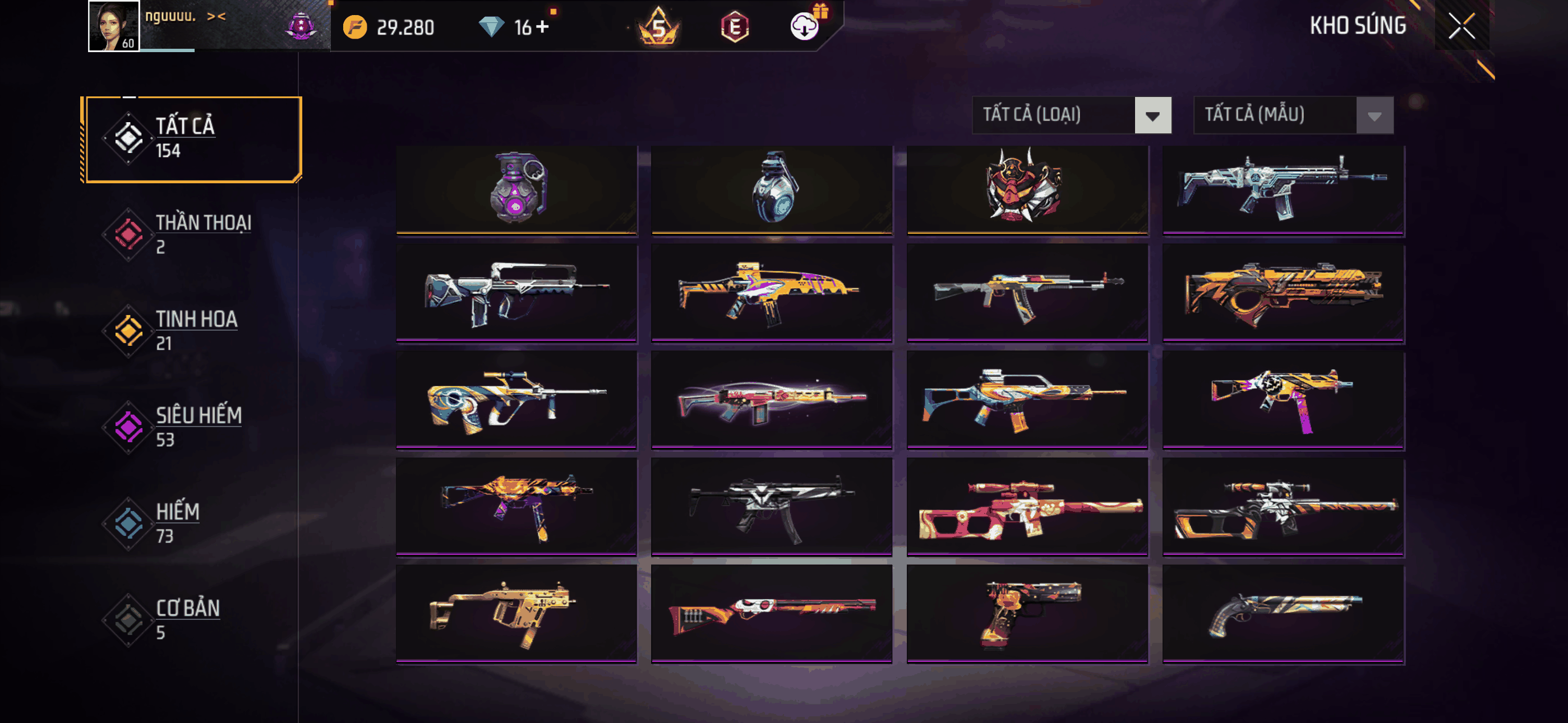Choose the red demon mask skin

1027,189
